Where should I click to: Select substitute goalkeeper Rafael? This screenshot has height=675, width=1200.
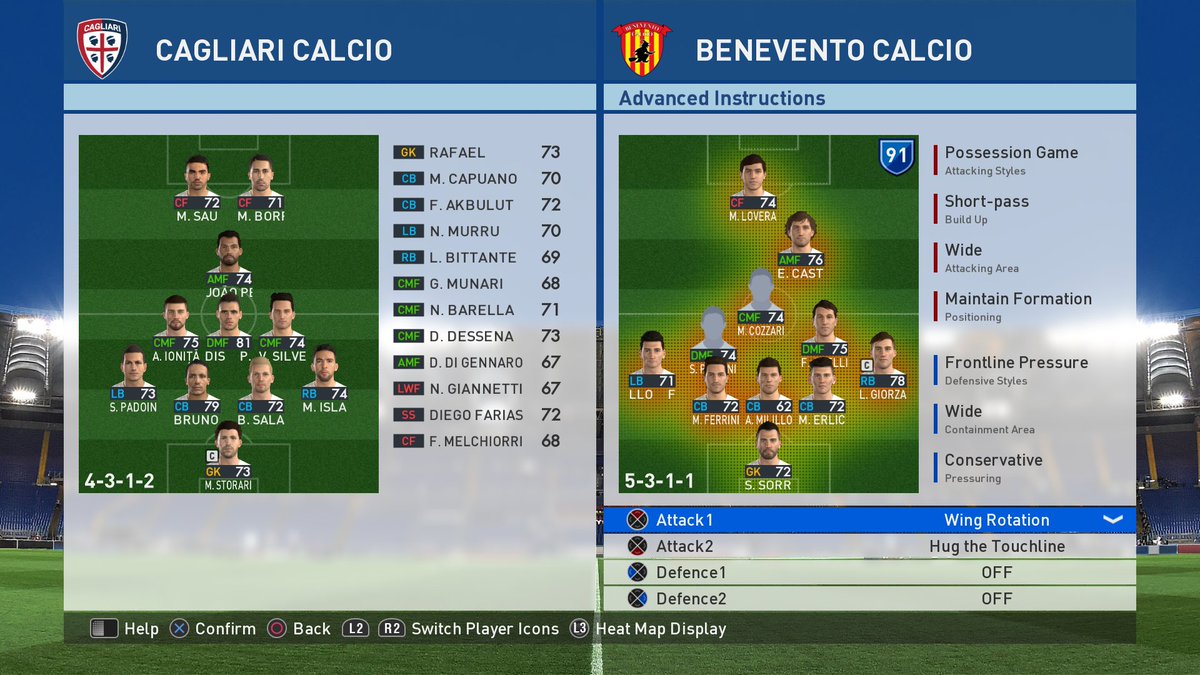(x=476, y=153)
